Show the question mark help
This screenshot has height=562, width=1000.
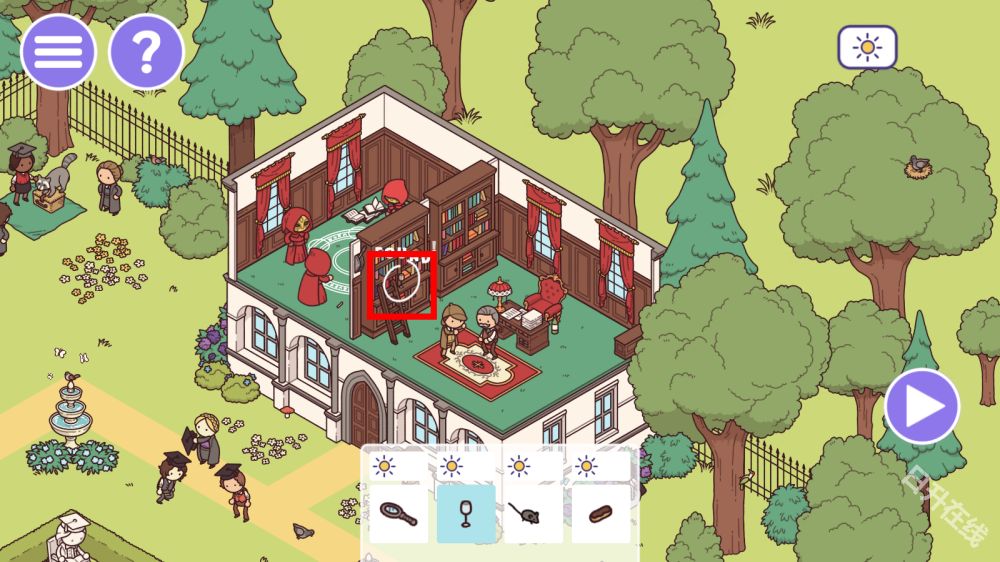tap(146, 52)
